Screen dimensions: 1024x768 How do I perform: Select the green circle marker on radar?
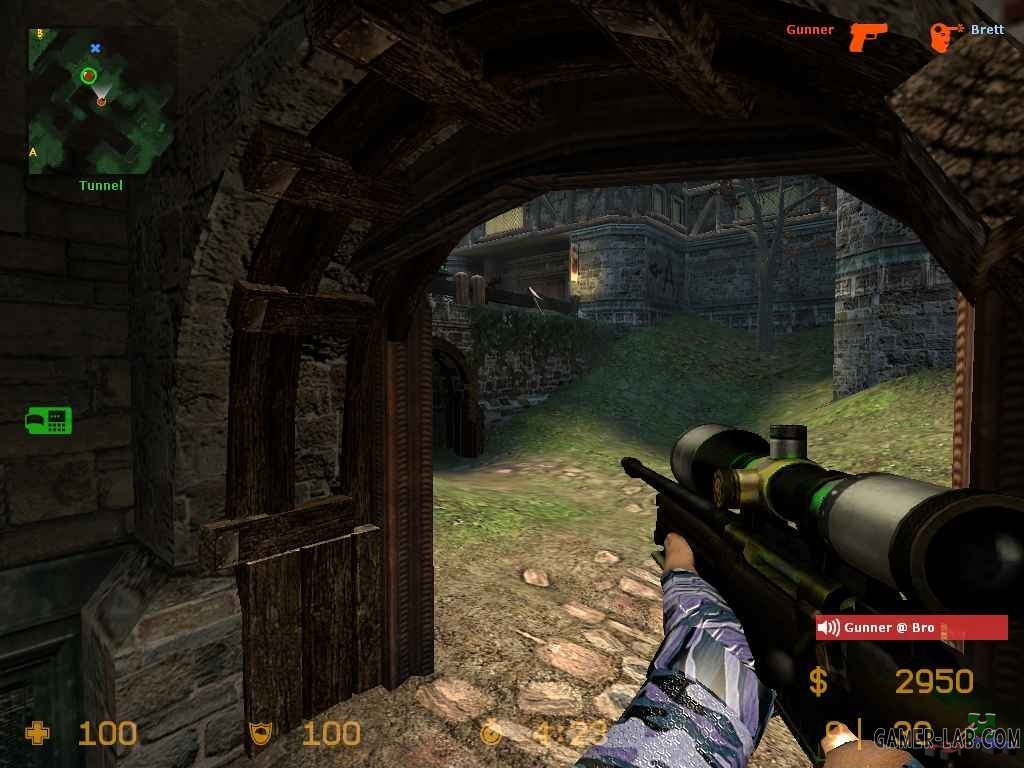(x=88, y=75)
